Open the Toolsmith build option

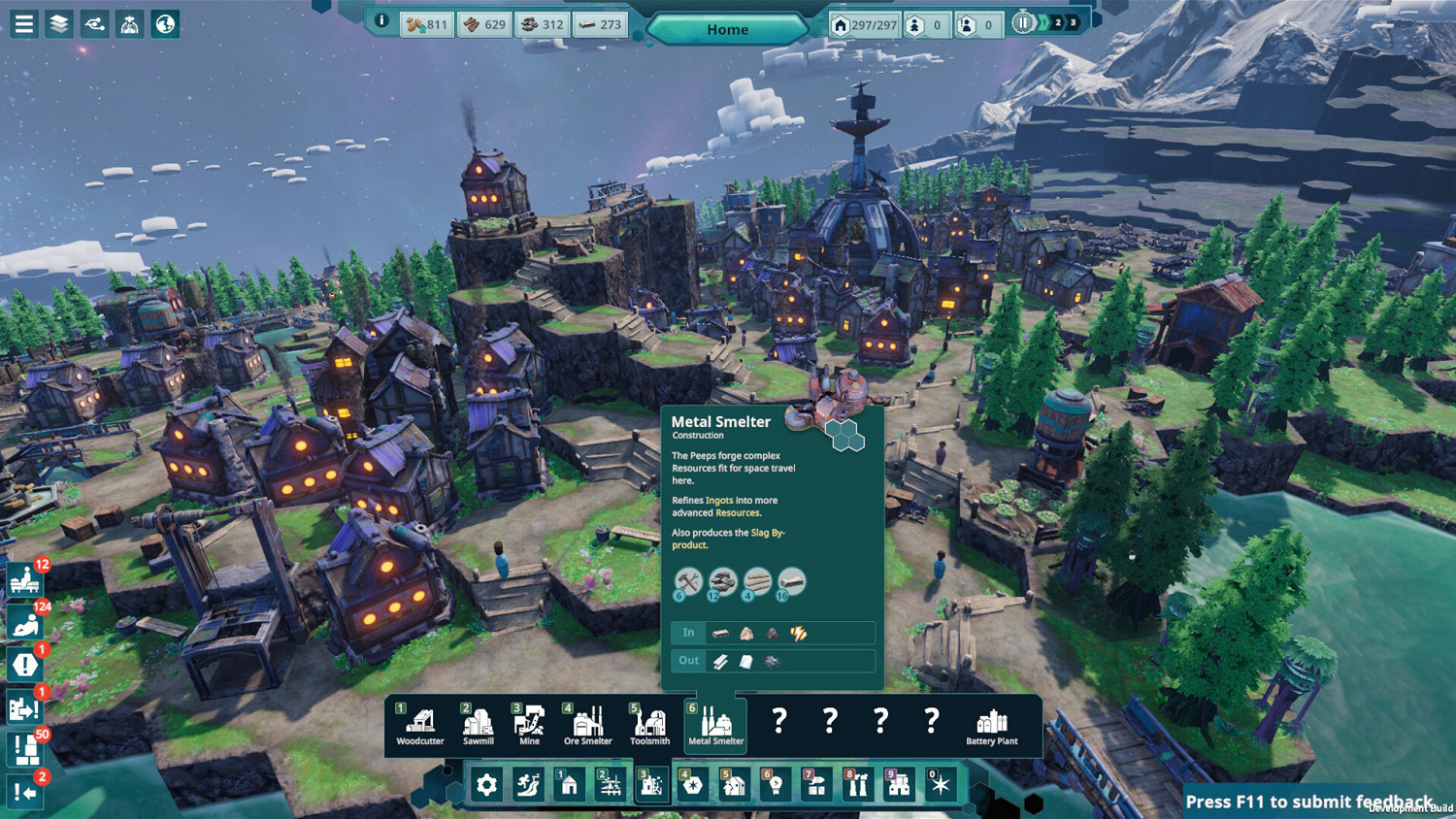(647, 723)
